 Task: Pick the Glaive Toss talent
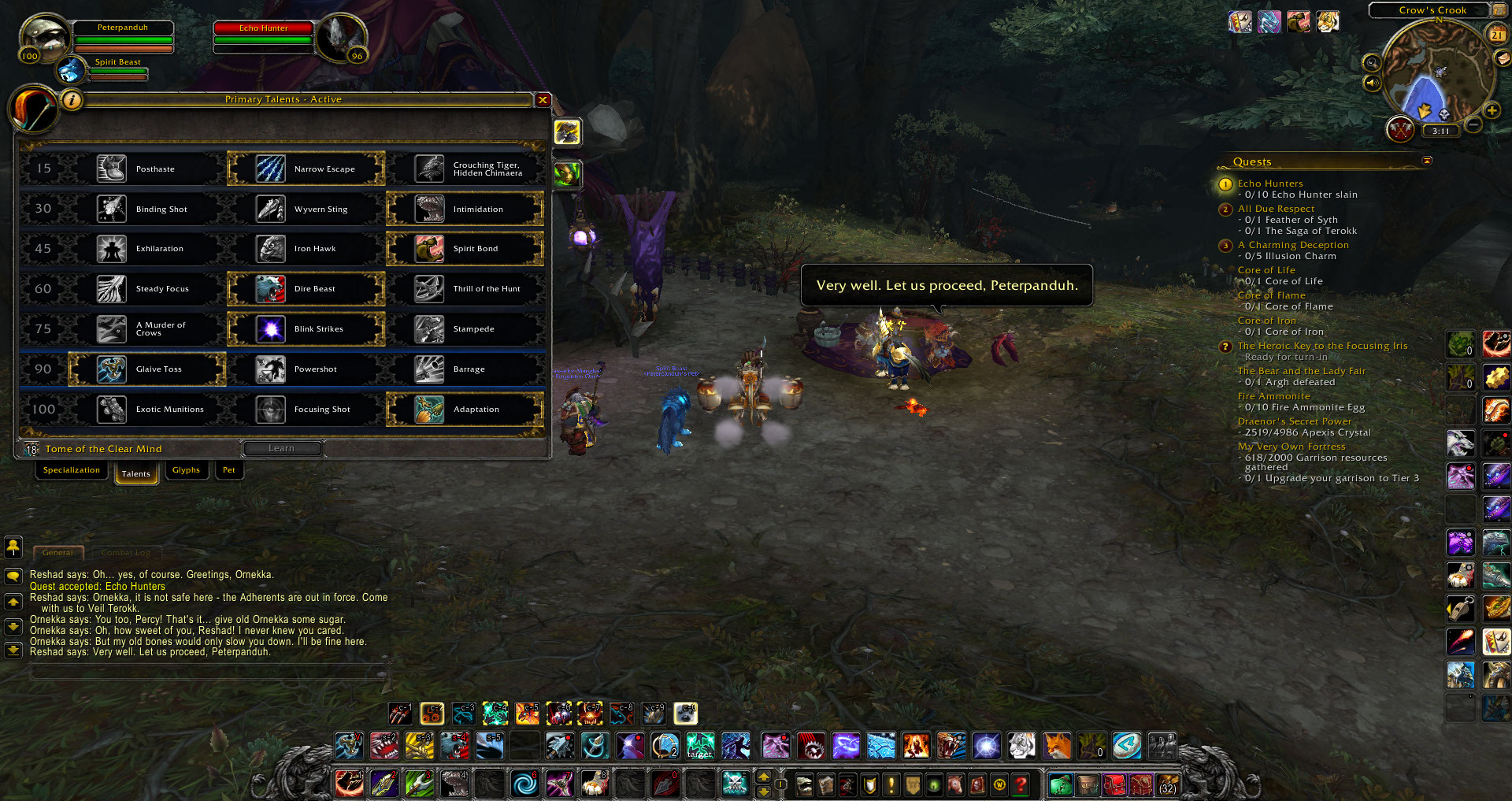147,369
